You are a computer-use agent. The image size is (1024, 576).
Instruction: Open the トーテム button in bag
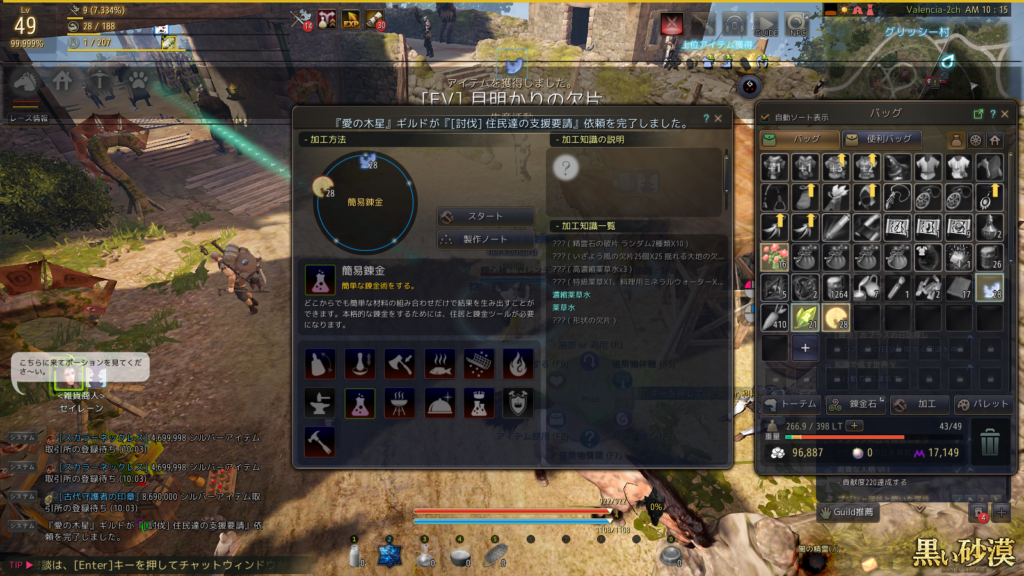tap(791, 404)
